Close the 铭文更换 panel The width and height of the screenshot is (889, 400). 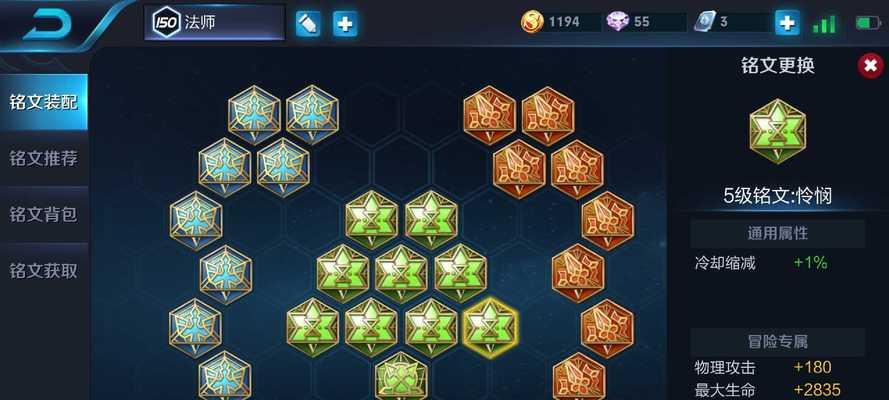(x=869, y=66)
